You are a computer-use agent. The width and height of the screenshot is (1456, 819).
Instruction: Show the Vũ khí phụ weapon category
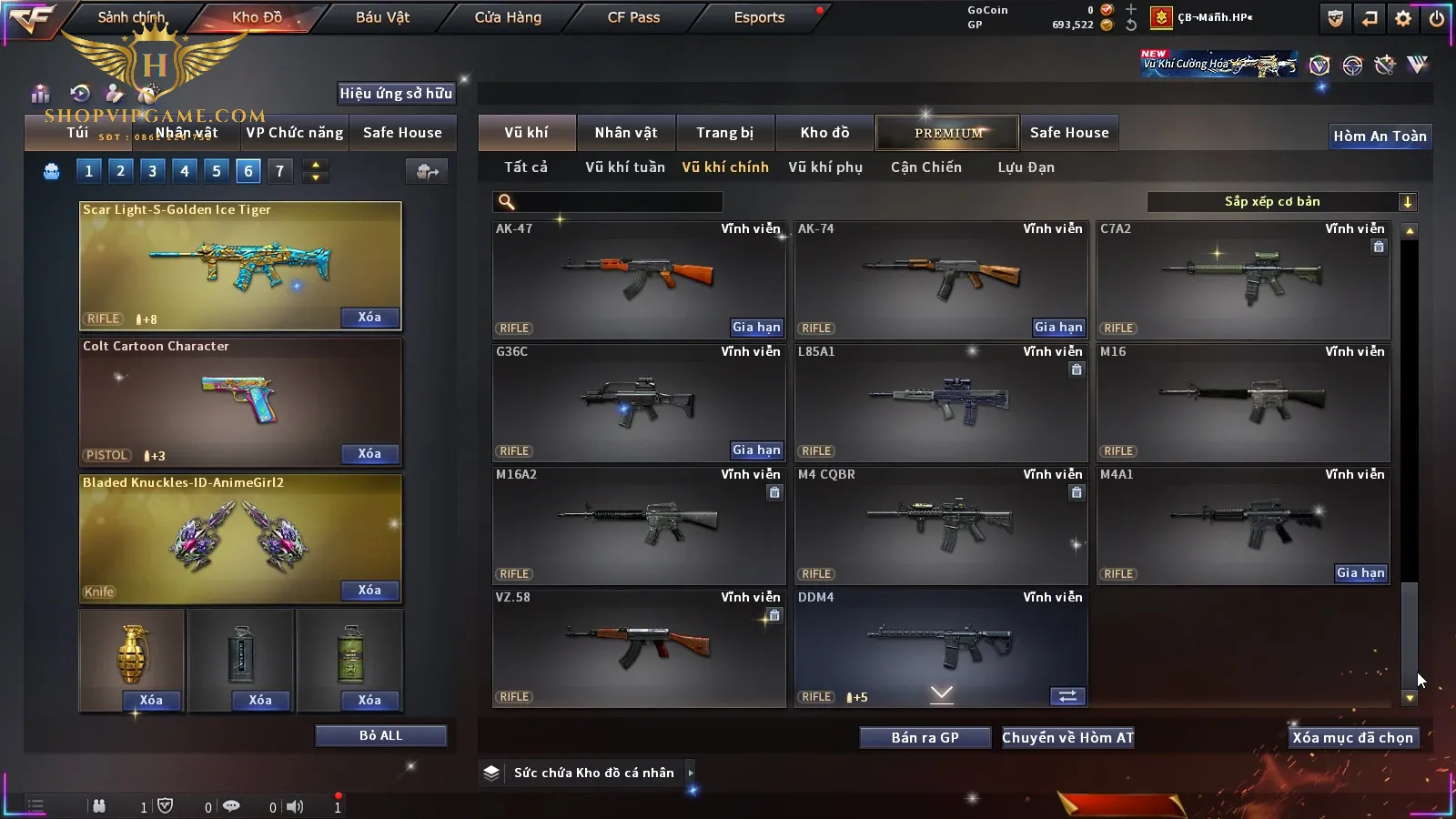point(824,167)
